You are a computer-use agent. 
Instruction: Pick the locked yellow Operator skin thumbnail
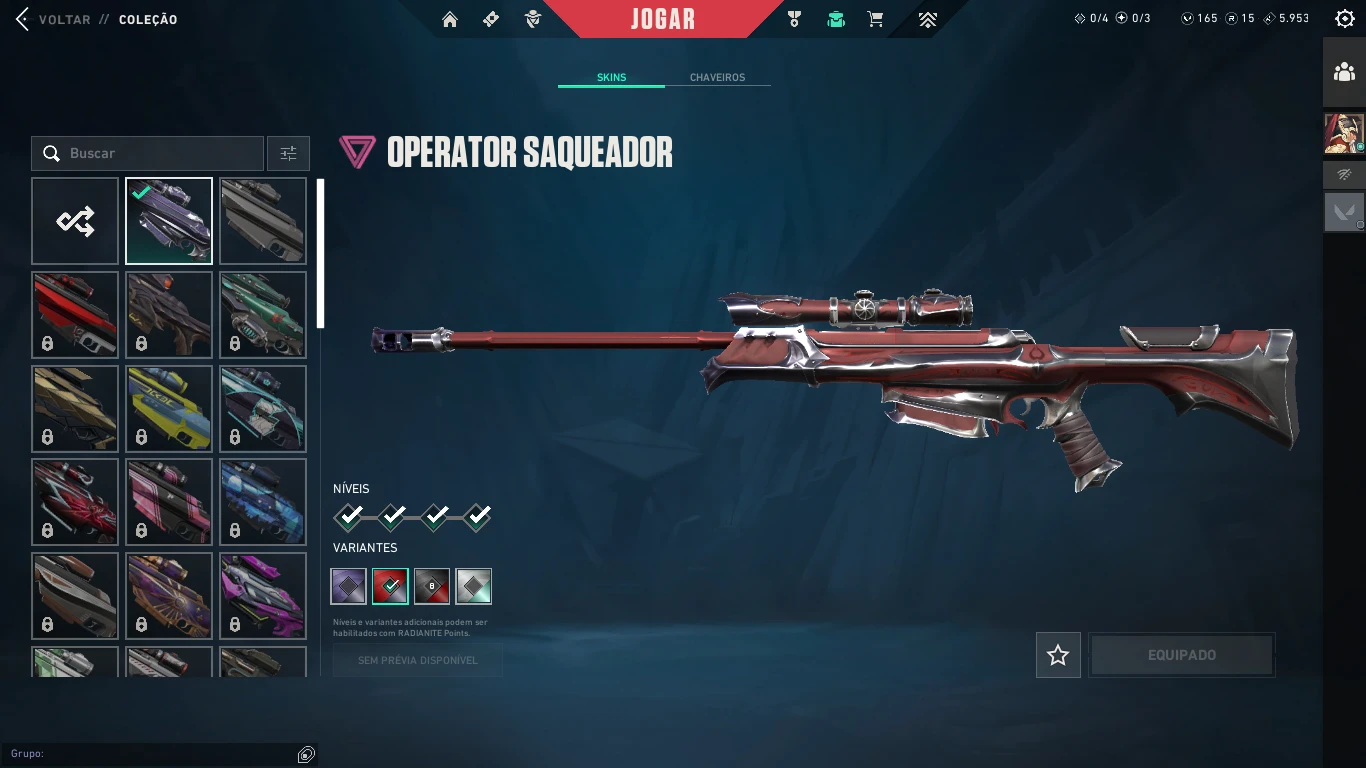point(169,408)
